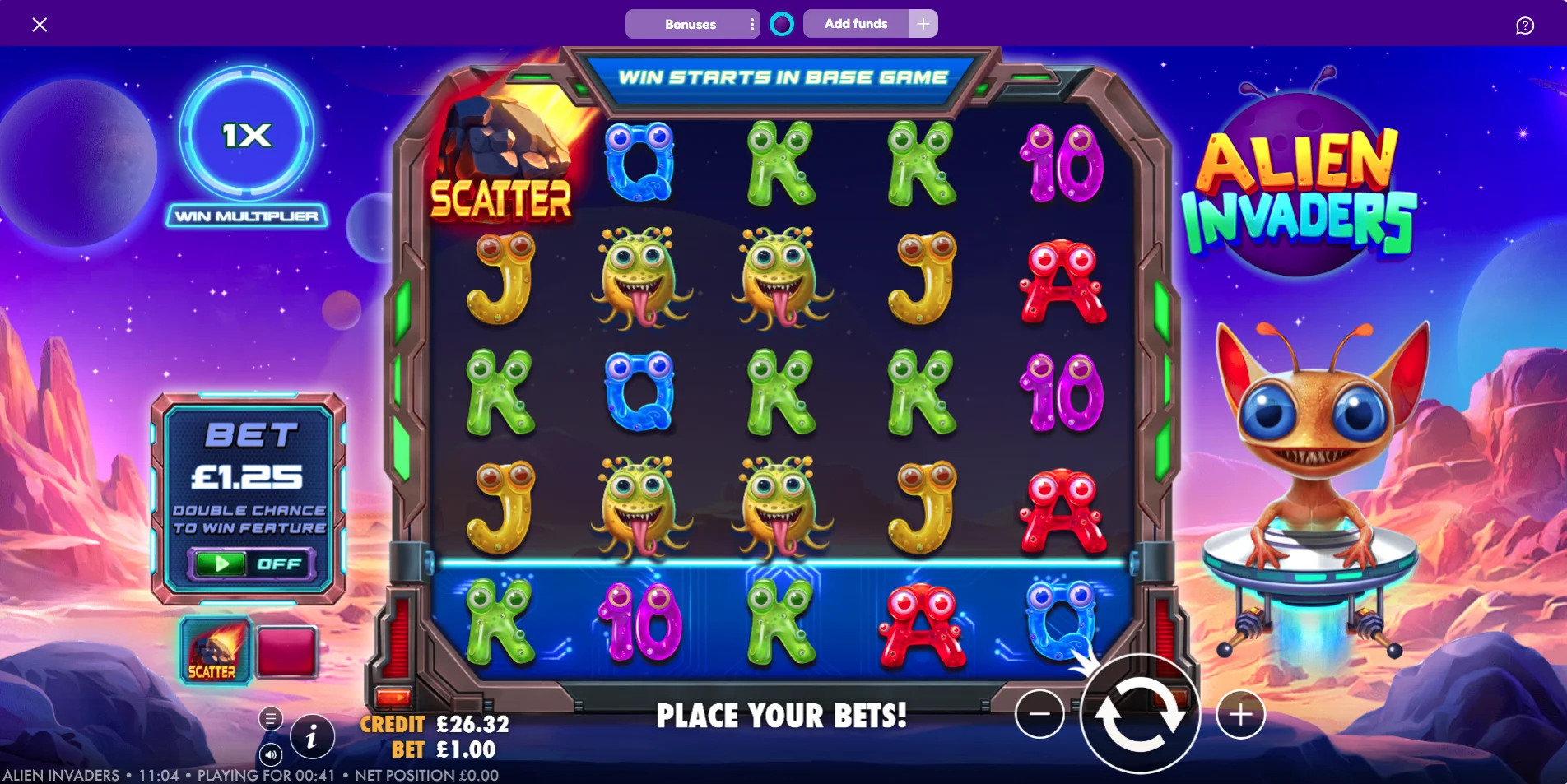Increase the bet with the plus button
1567x784 pixels.
1240,714
